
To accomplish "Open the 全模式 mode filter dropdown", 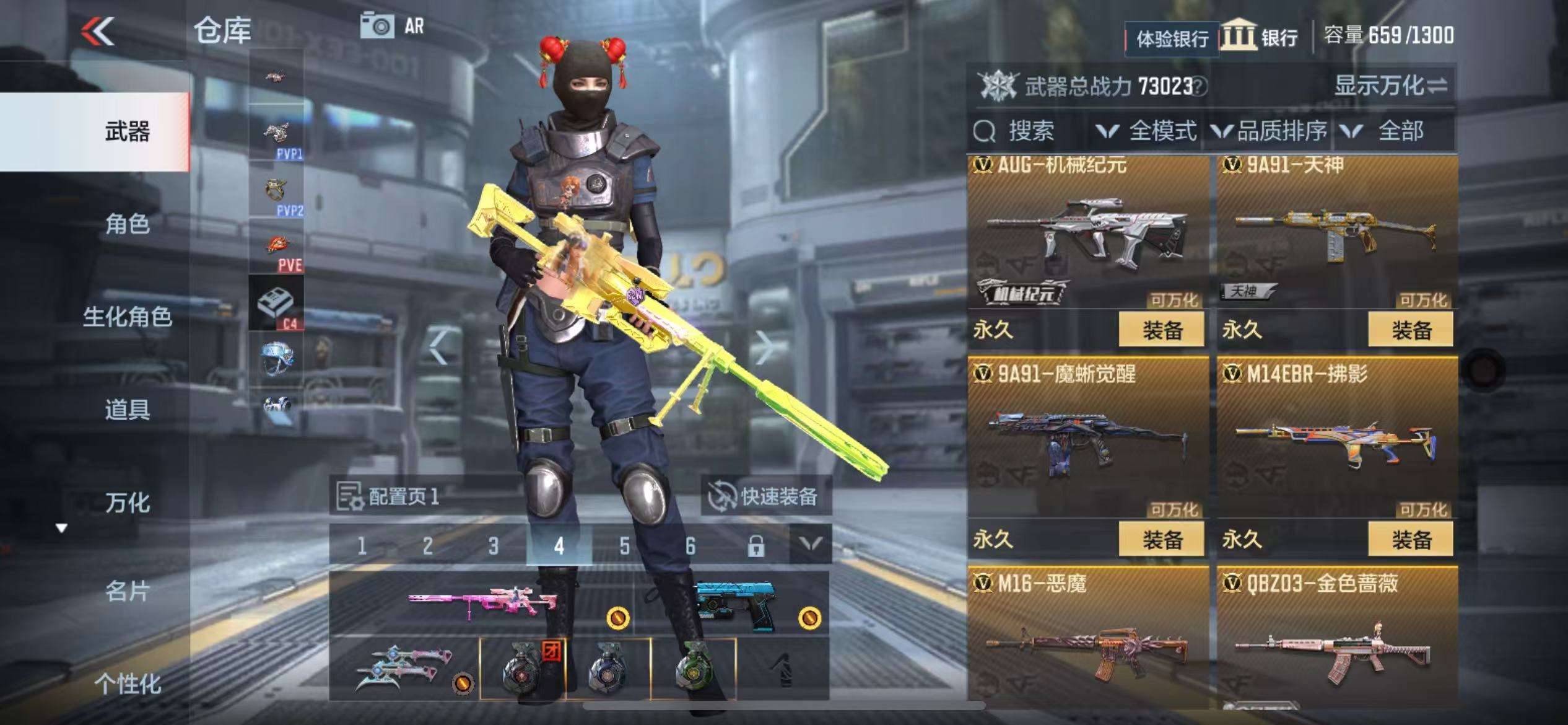I will tap(1147, 131).
